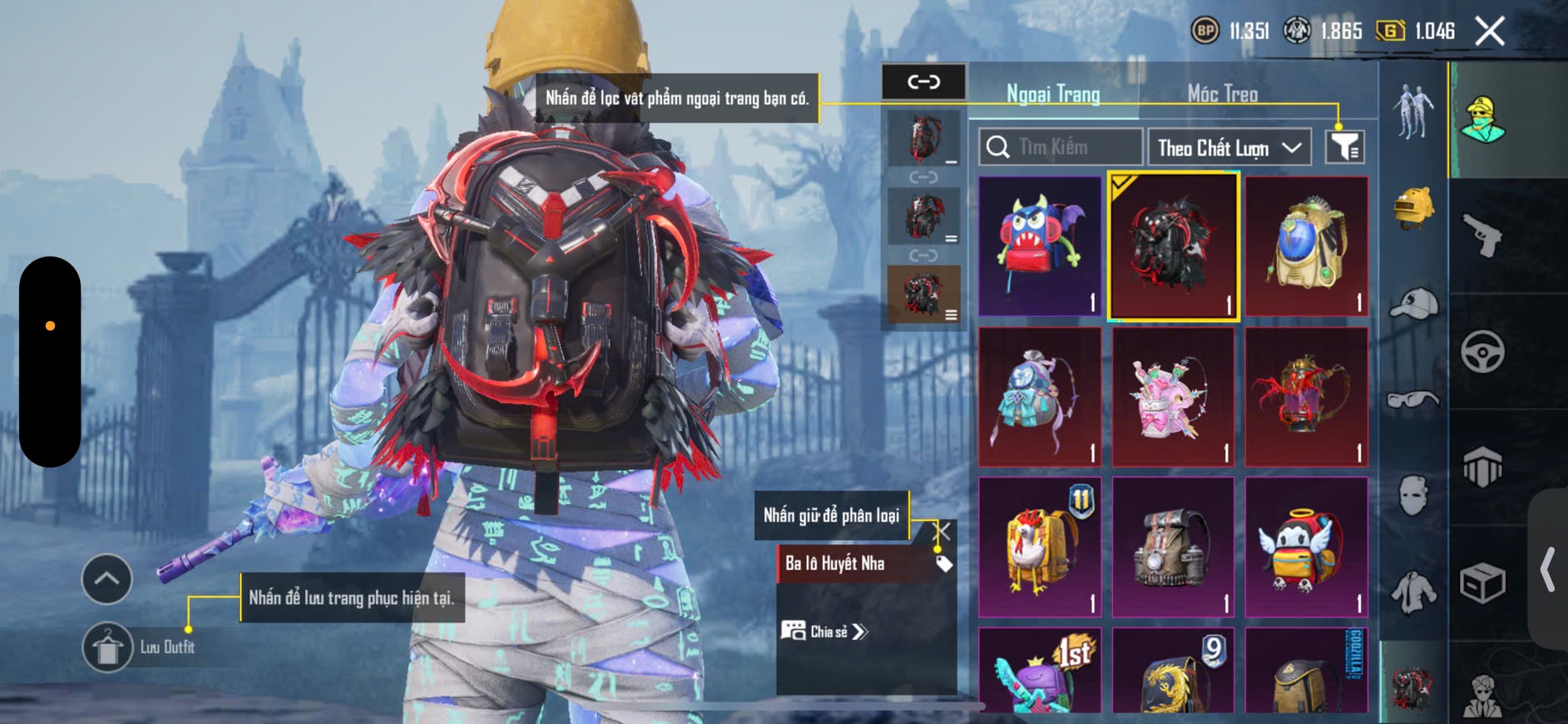Click the Tìm Kiếm search field
Screen dimensions: 1568x724
click(x=1061, y=147)
